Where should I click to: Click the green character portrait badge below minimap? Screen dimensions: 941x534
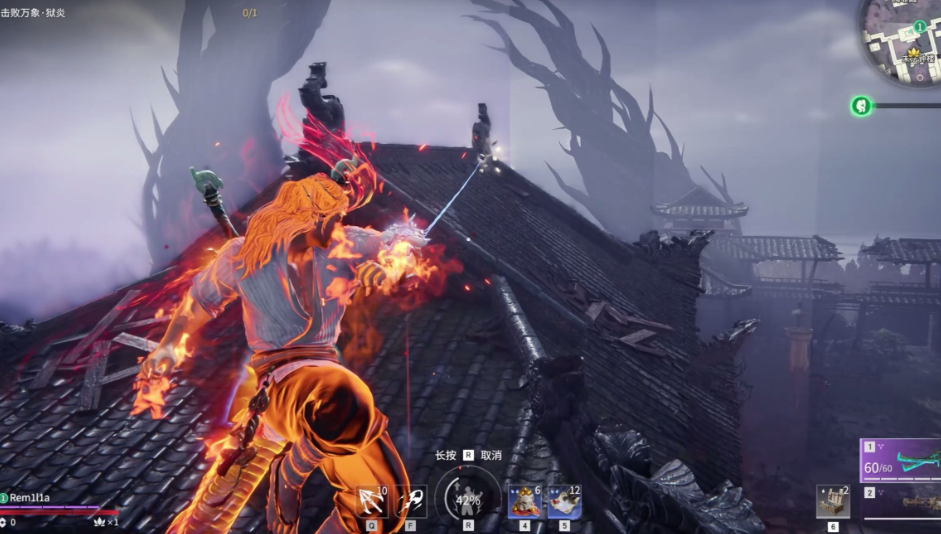[x=860, y=105]
